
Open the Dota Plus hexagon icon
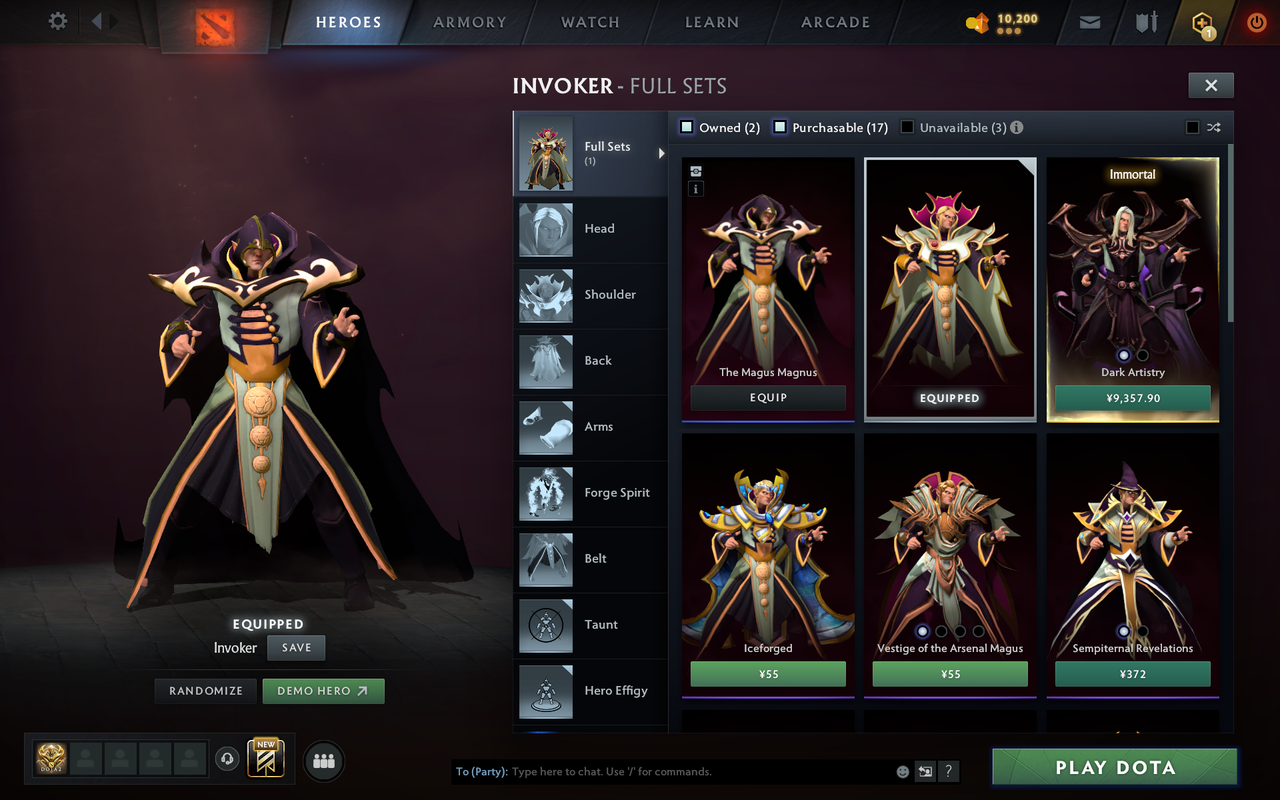[1200, 22]
